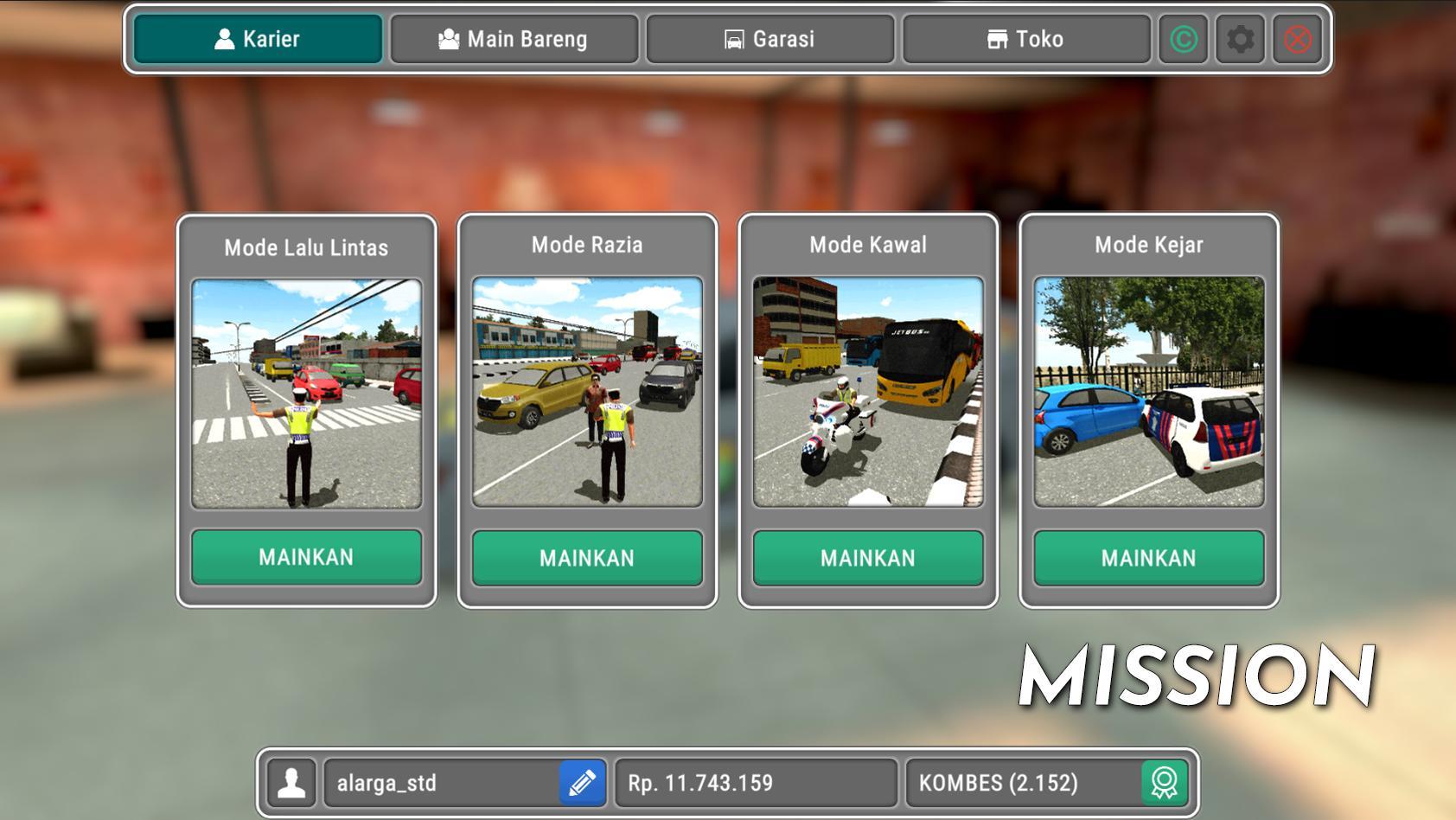The image size is (1456, 820).
Task: Open the green copyright info icon
Action: pos(1185,38)
